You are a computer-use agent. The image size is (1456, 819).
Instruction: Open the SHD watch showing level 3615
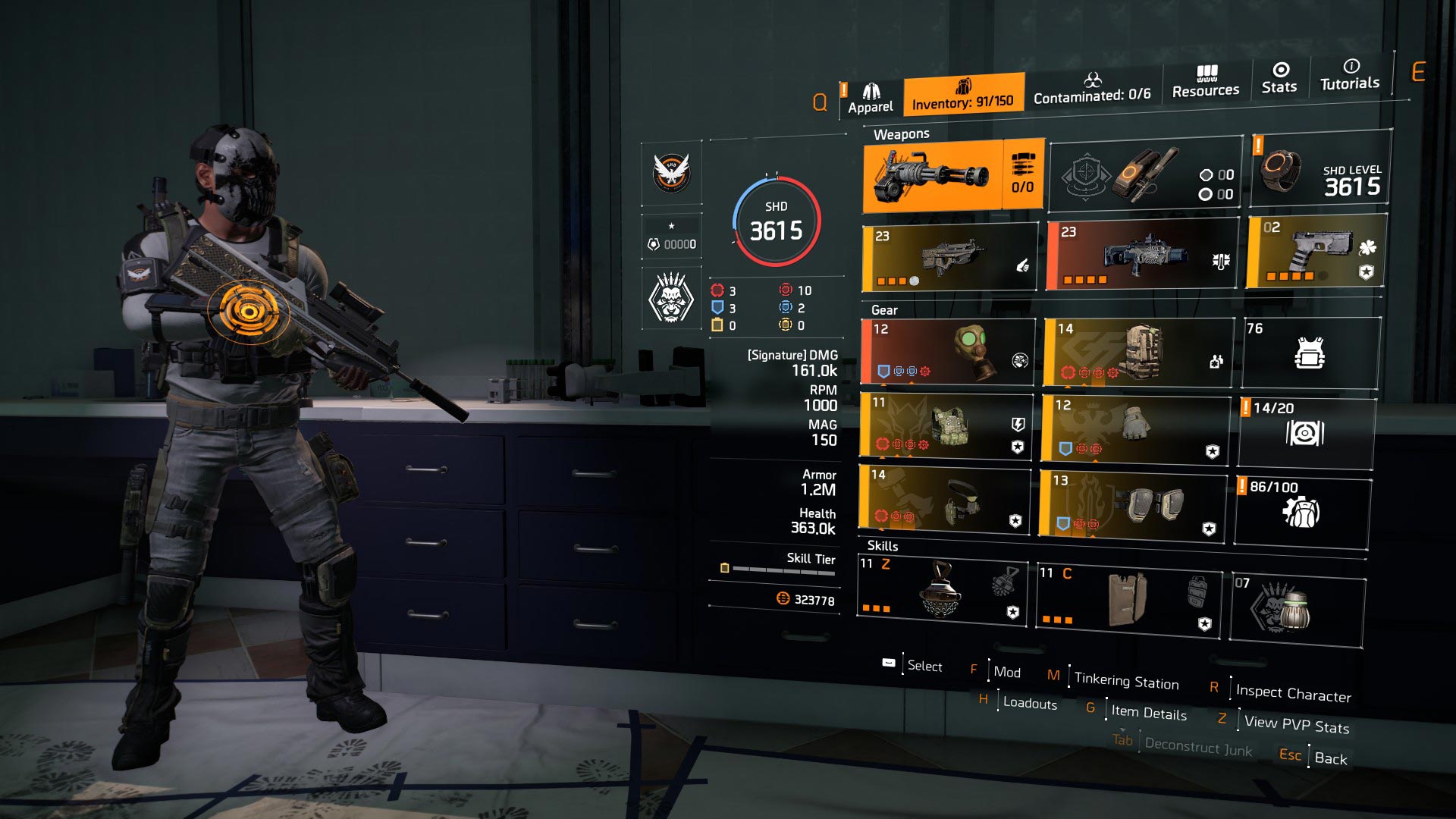(1319, 174)
